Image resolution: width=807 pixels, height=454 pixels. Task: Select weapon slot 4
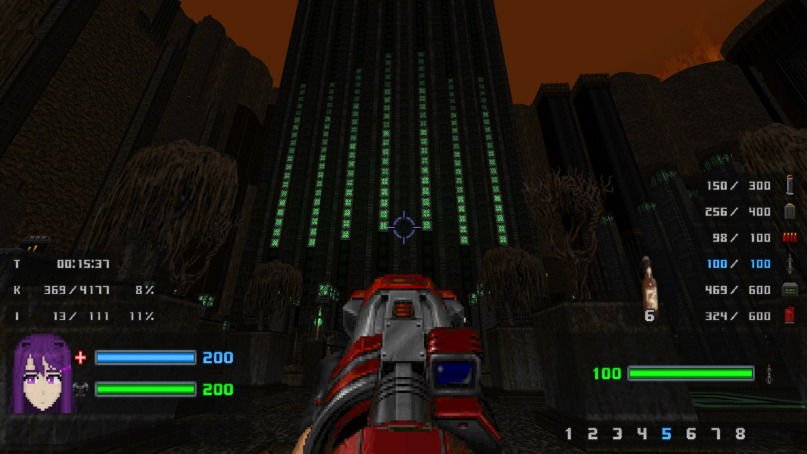pyautogui.click(x=642, y=434)
